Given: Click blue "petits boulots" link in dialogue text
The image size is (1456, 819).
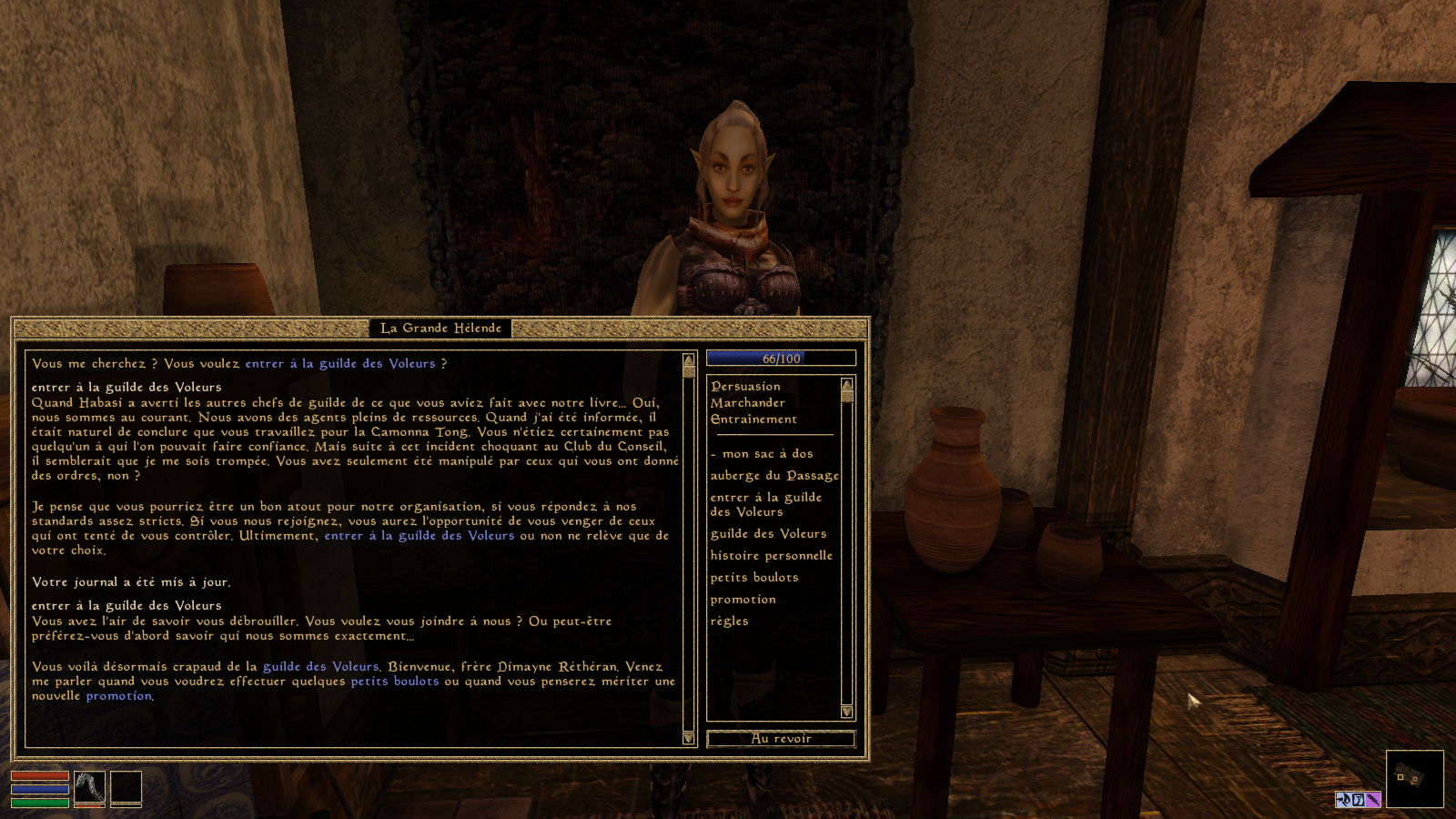Looking at the screenshot, I should pyautogui.click(x=395, y=682).
